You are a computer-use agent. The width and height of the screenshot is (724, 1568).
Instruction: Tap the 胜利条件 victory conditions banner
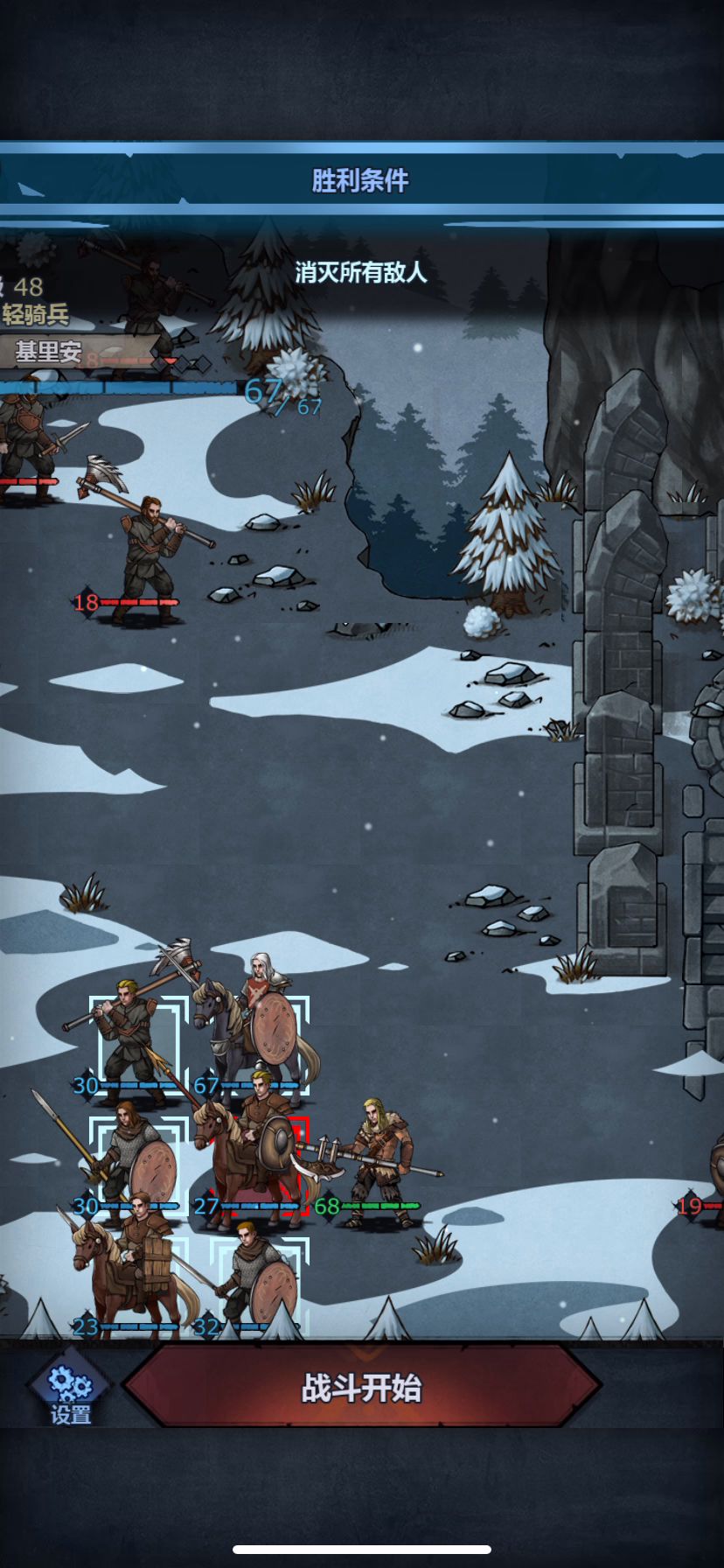coord(360,180)
